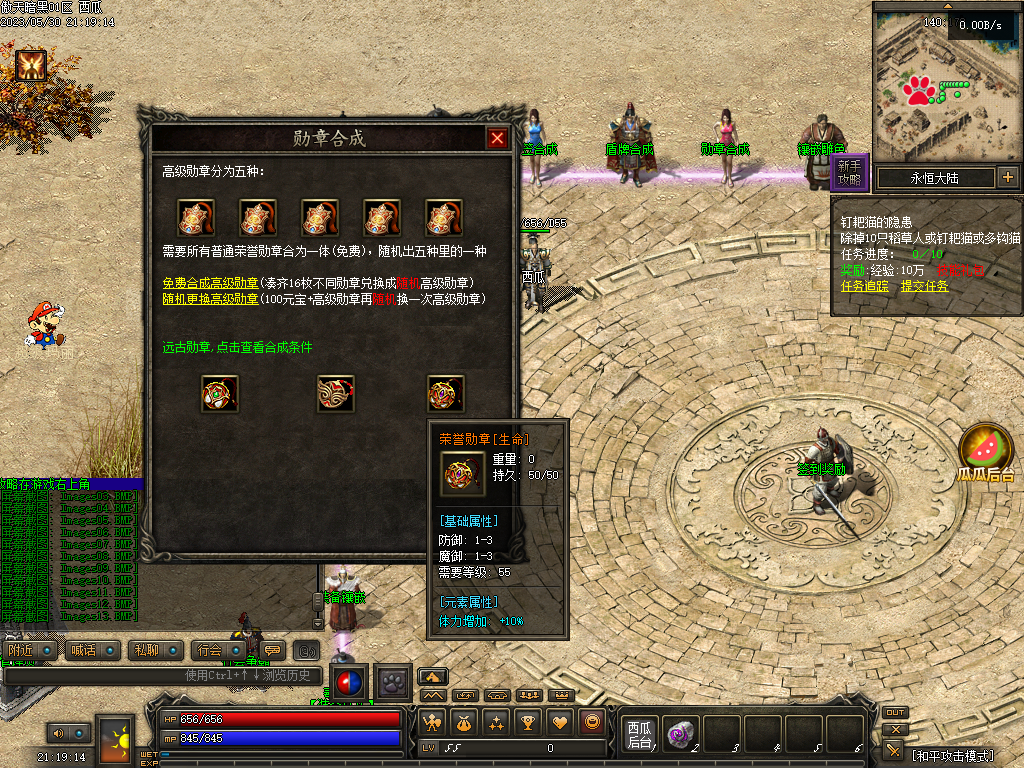1024x768 pixels.
Task: Click the 免费合成高级勋章 link
Action: (210, 284)
